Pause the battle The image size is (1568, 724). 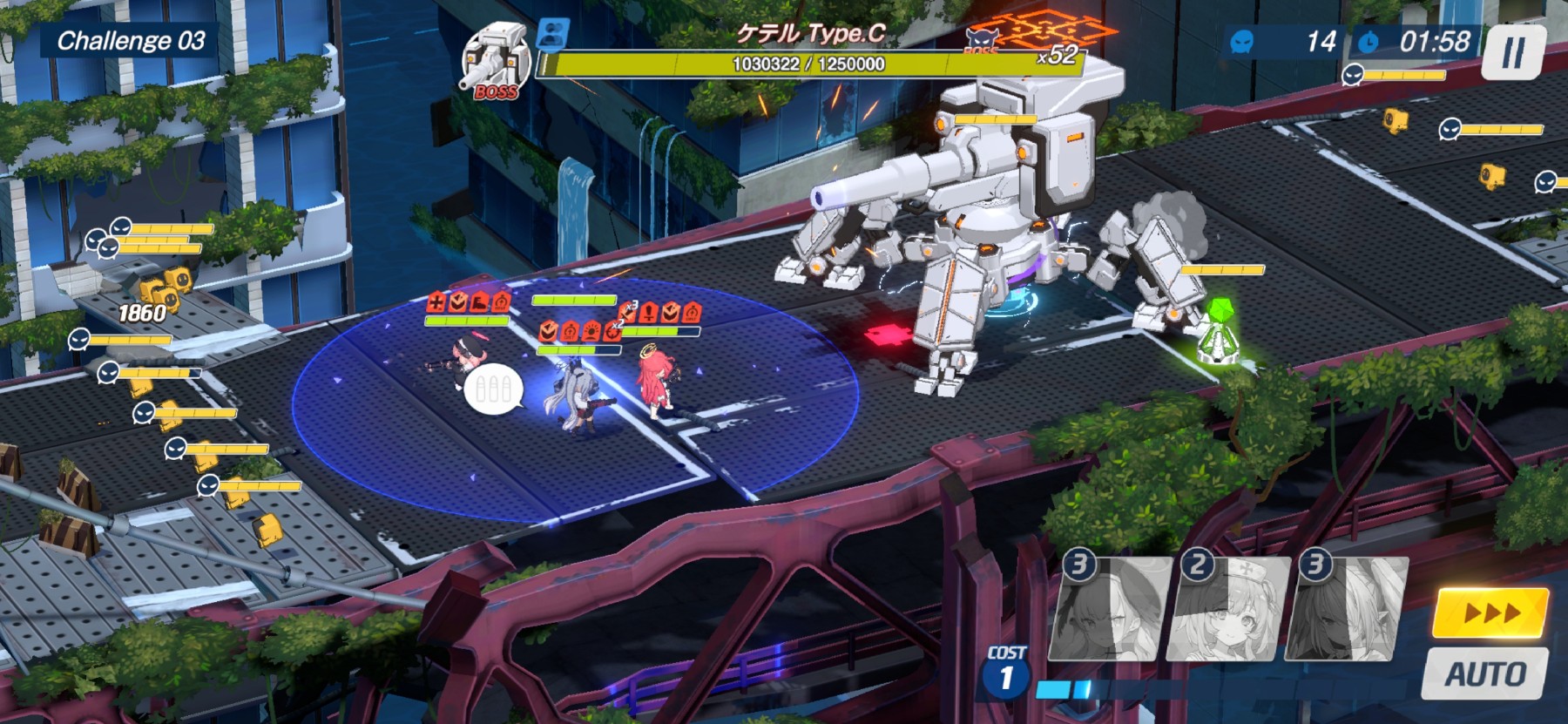point(1514,53)
